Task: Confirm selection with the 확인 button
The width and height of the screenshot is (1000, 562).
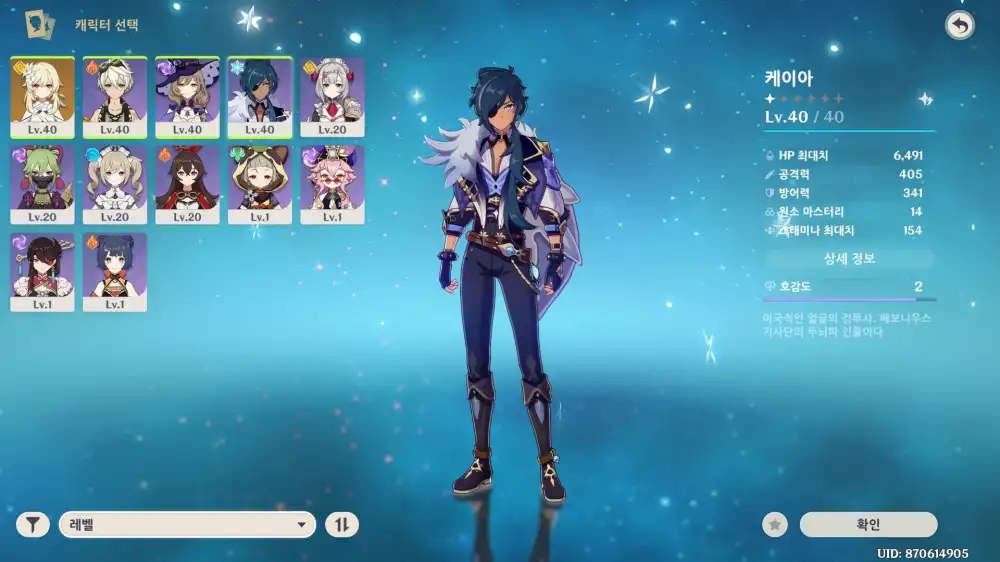Action: coord(868,524)
